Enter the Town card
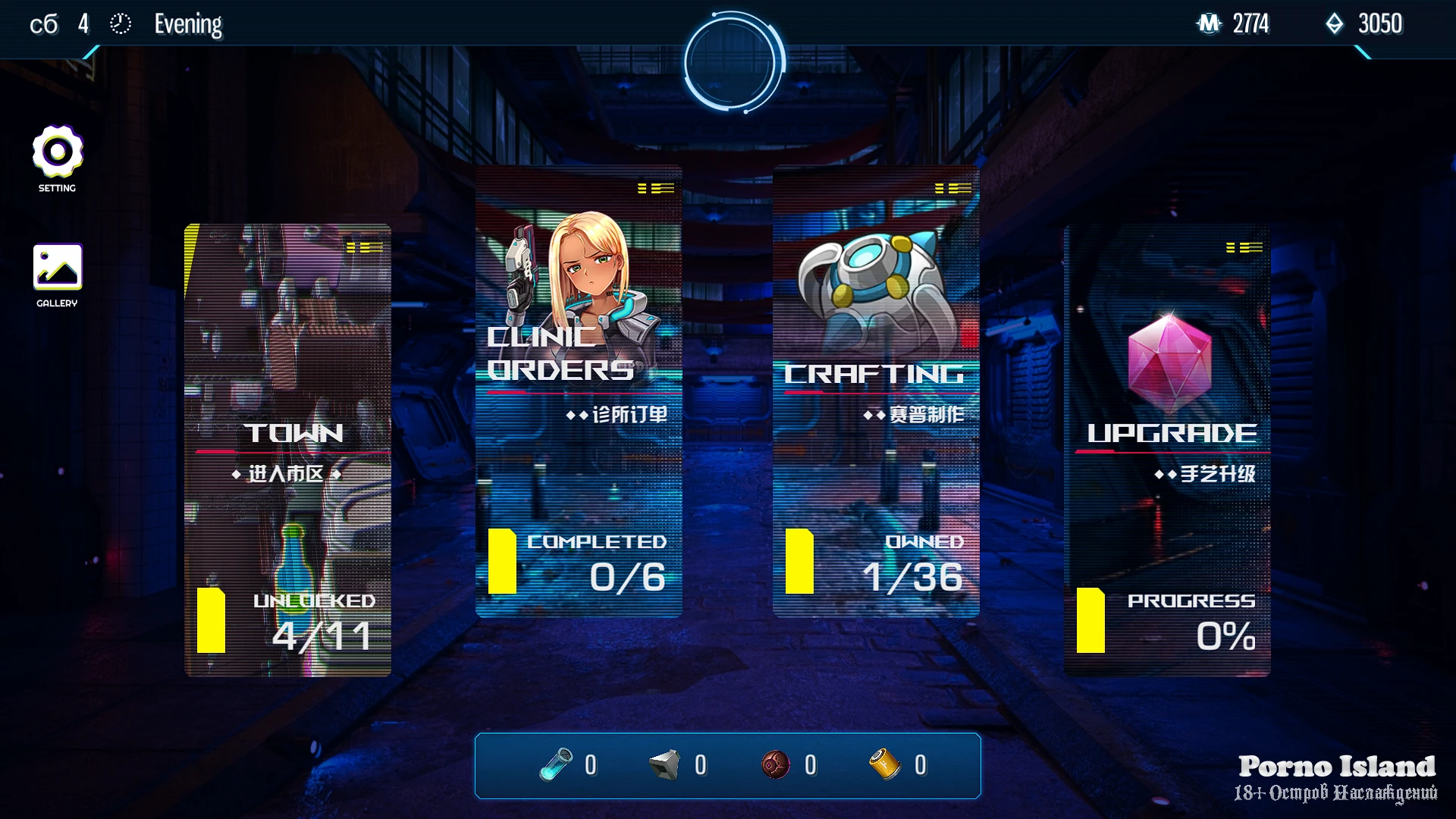Viewport: 1456px width, 819px height. 288,450
